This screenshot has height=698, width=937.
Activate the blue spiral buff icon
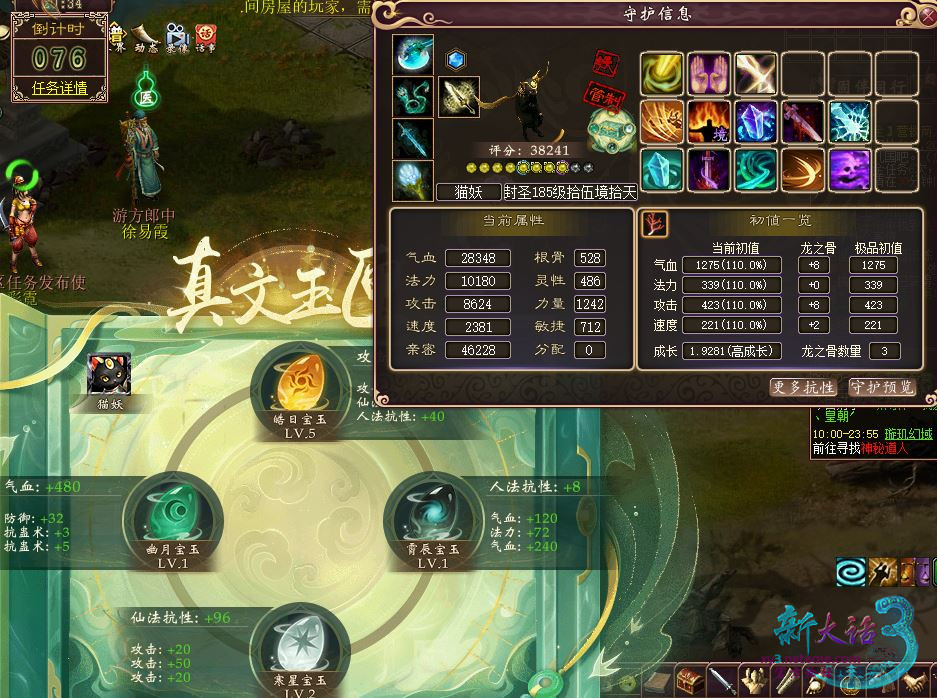click(x=852, y=572)
